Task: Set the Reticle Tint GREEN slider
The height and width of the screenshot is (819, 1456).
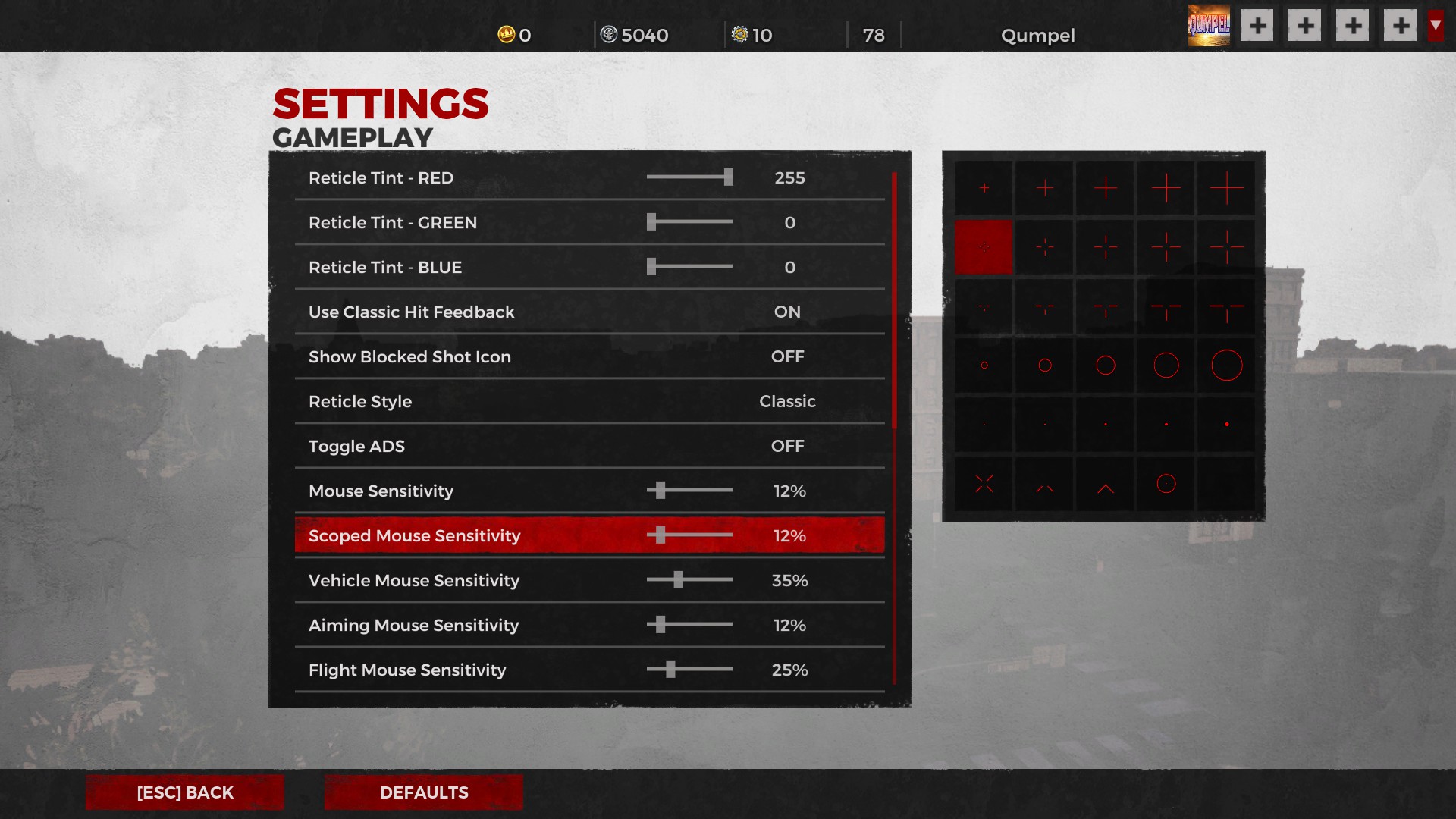Action: (651, 222)
